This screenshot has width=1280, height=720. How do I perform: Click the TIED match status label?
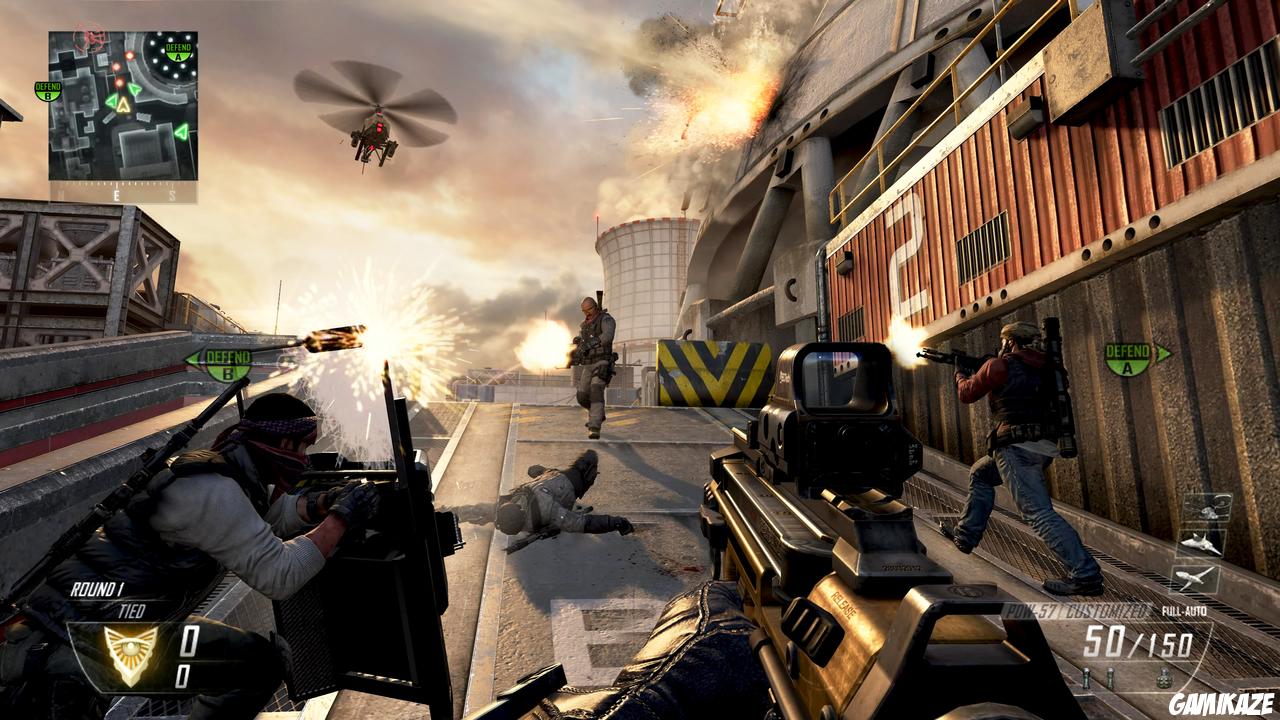[132, 610]
